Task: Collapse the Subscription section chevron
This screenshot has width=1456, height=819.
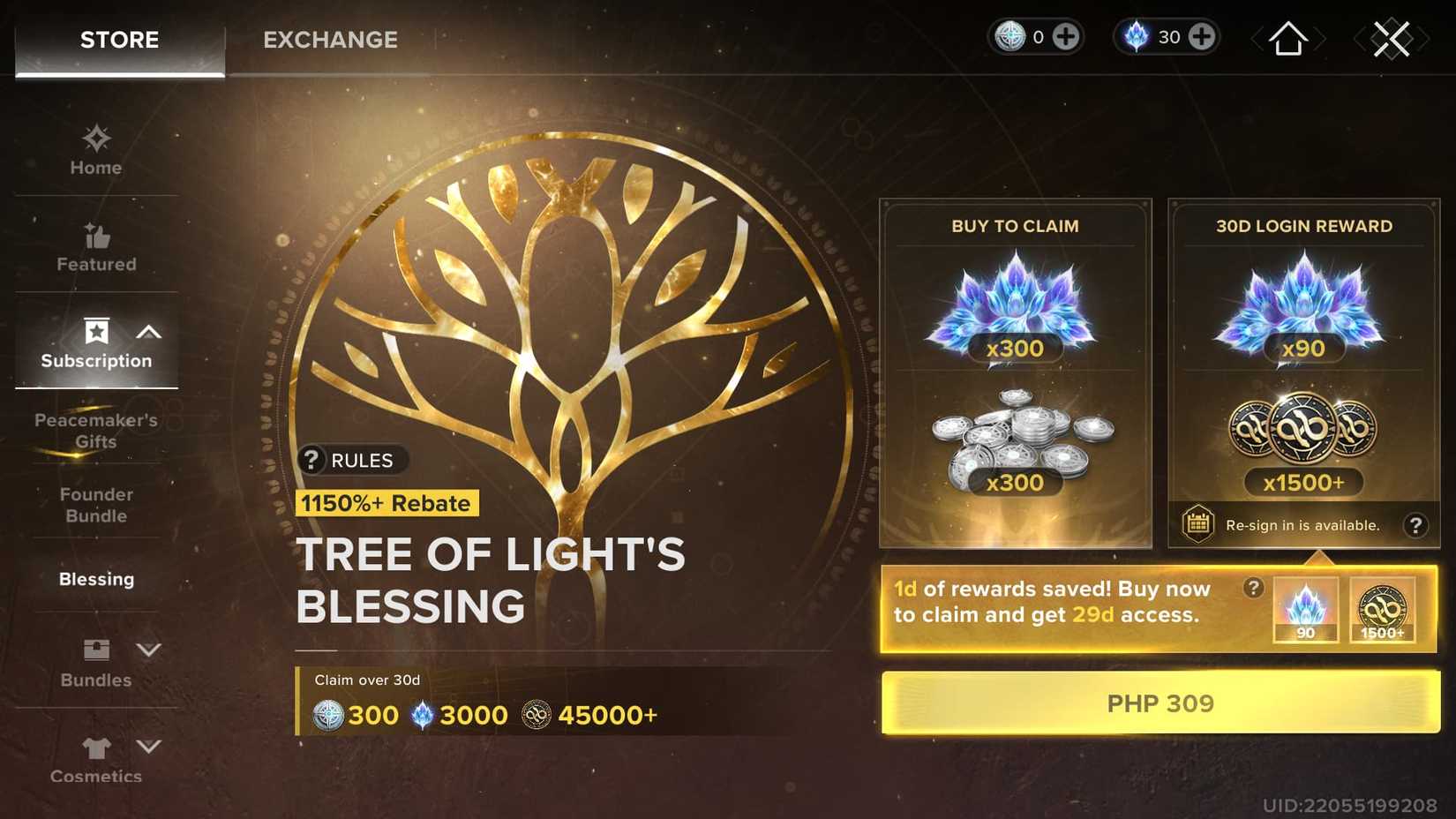Action: tap(148, 333)
